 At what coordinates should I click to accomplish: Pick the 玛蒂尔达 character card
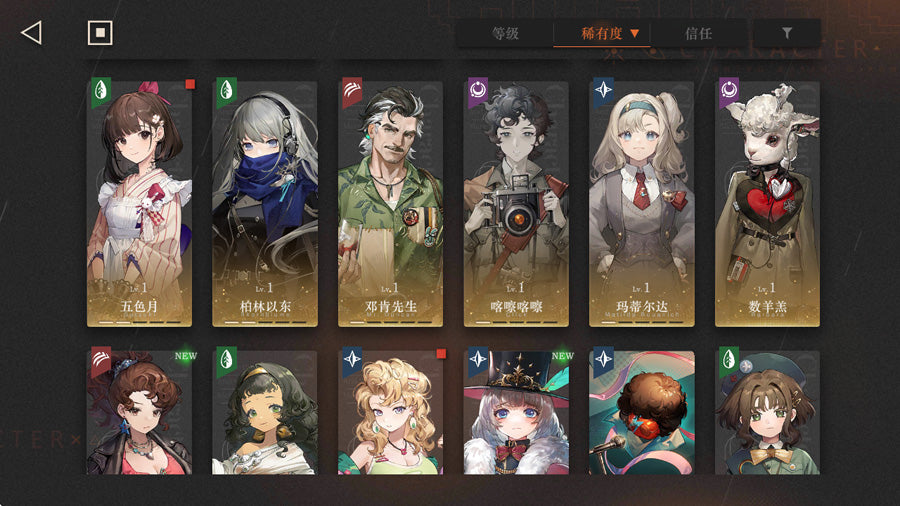coord(642,203)
